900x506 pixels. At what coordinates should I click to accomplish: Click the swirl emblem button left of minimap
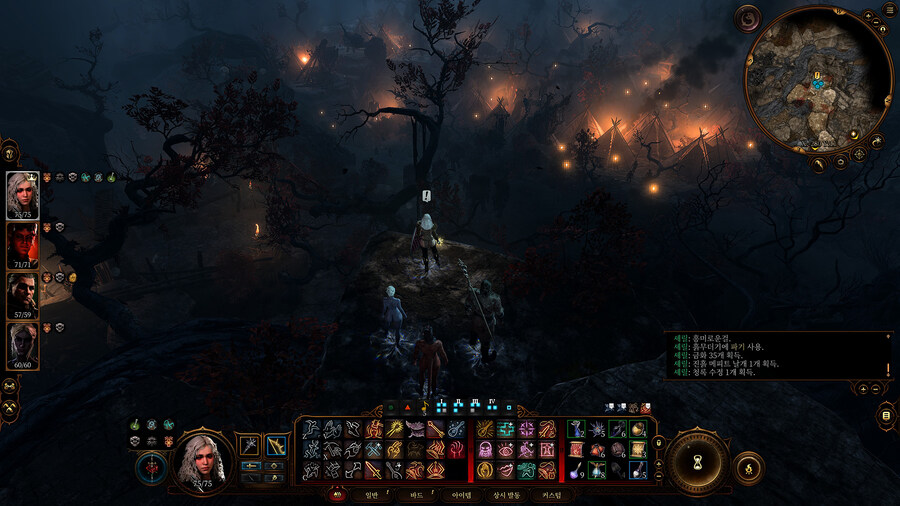point(747,18)
